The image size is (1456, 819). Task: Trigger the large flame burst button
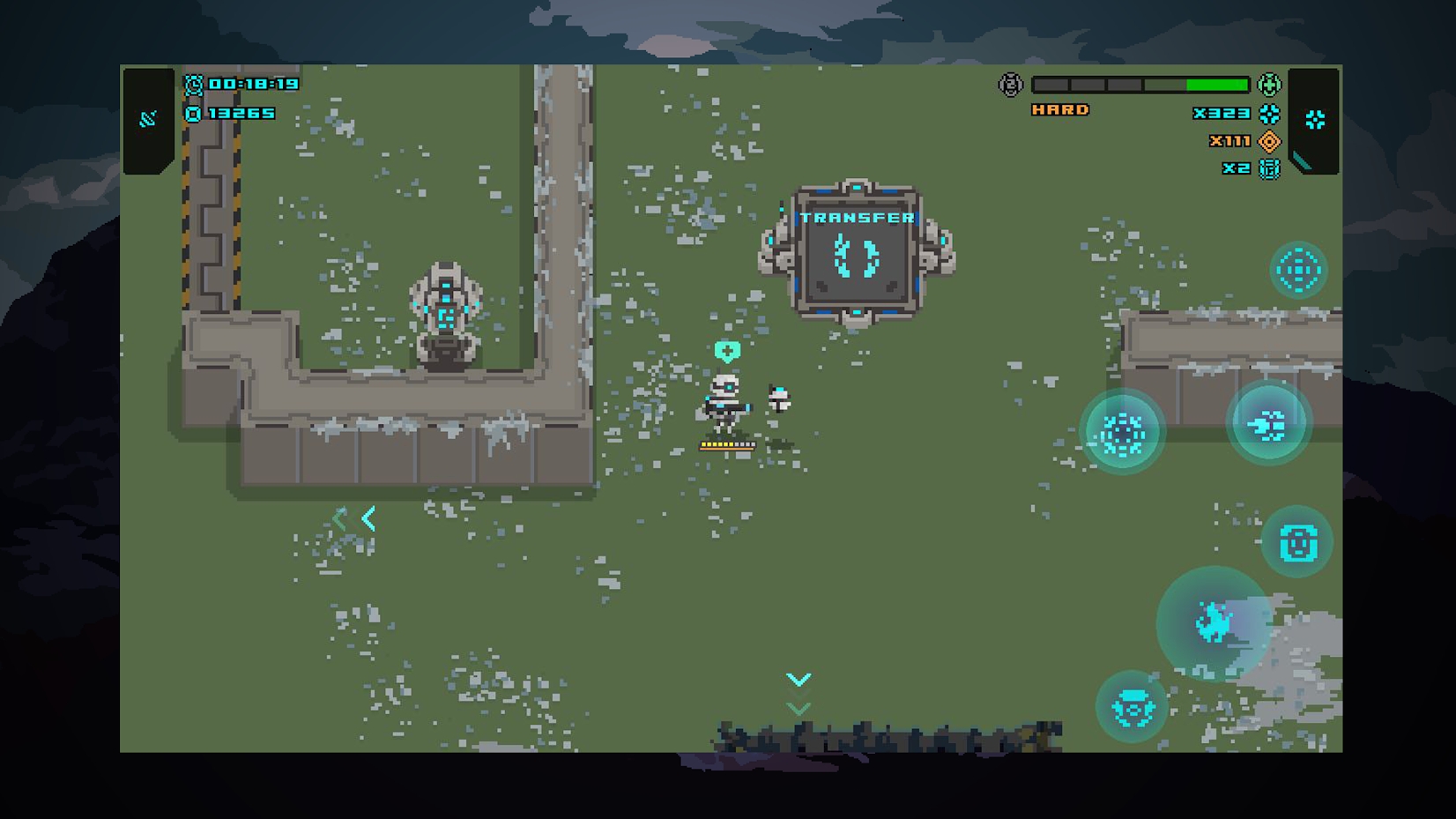[x=1214, y=623]
